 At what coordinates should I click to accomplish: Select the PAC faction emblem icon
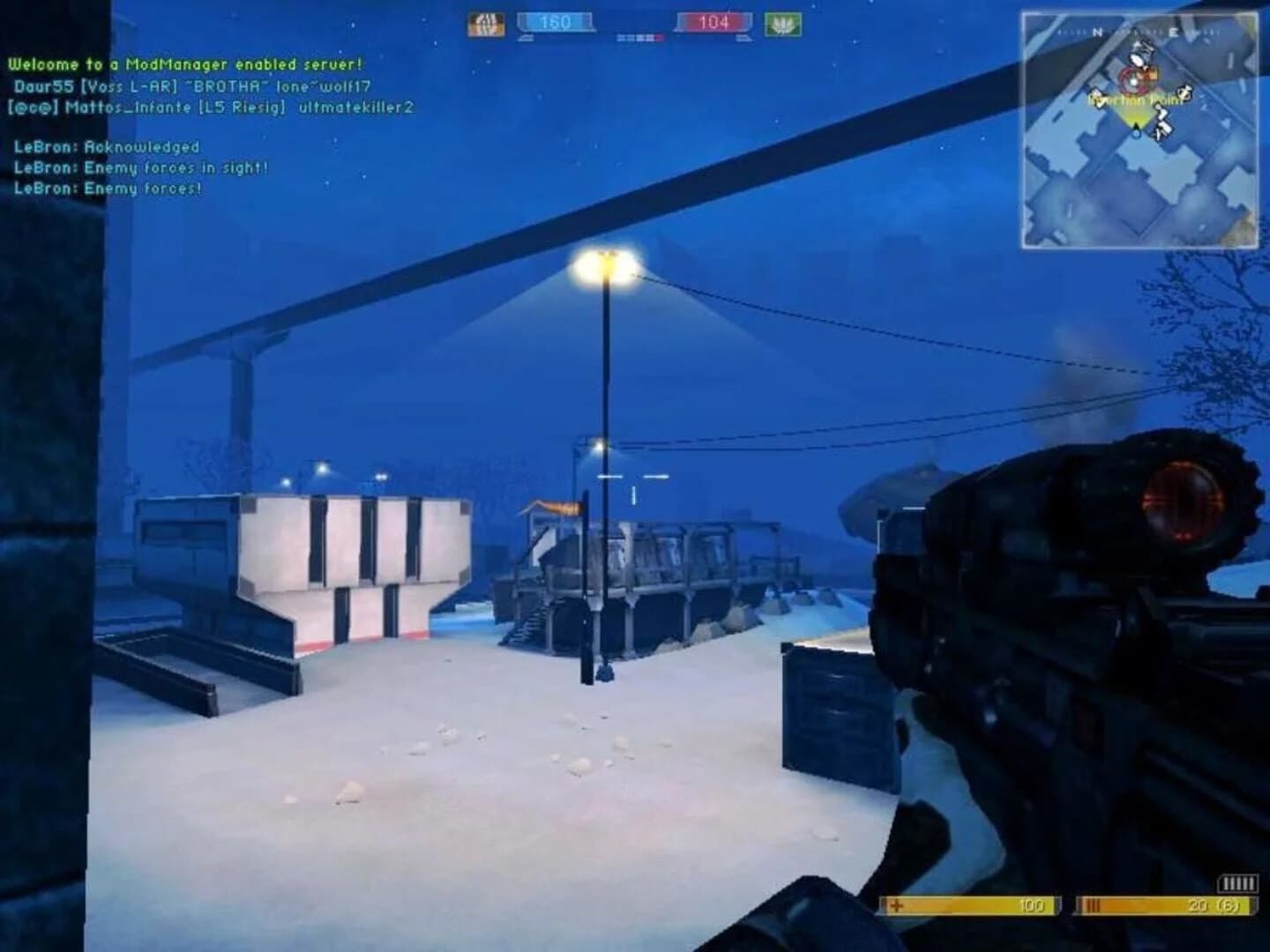[x=781, y=22]
